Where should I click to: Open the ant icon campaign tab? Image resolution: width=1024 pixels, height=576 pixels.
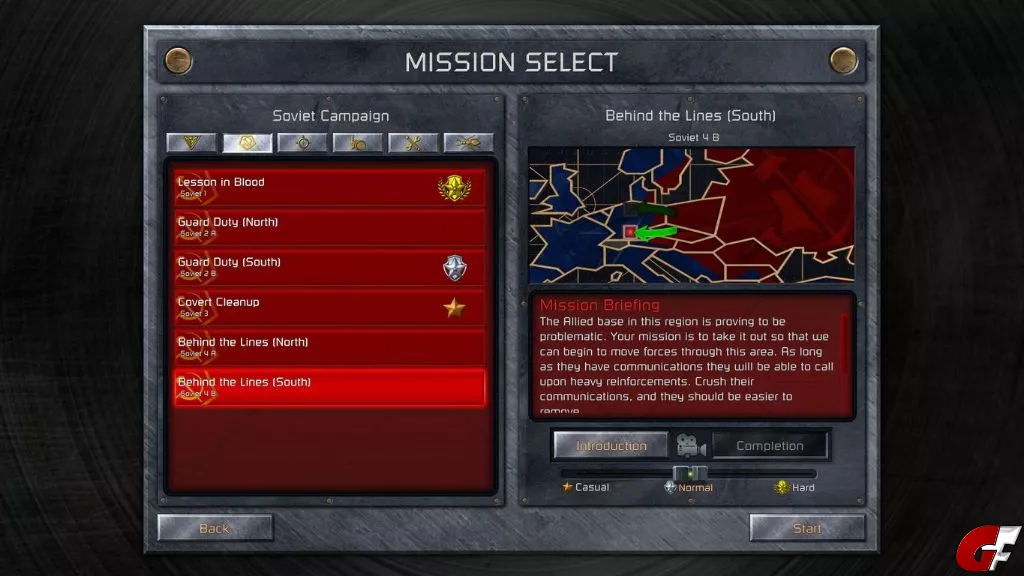(x=468, y=143)
